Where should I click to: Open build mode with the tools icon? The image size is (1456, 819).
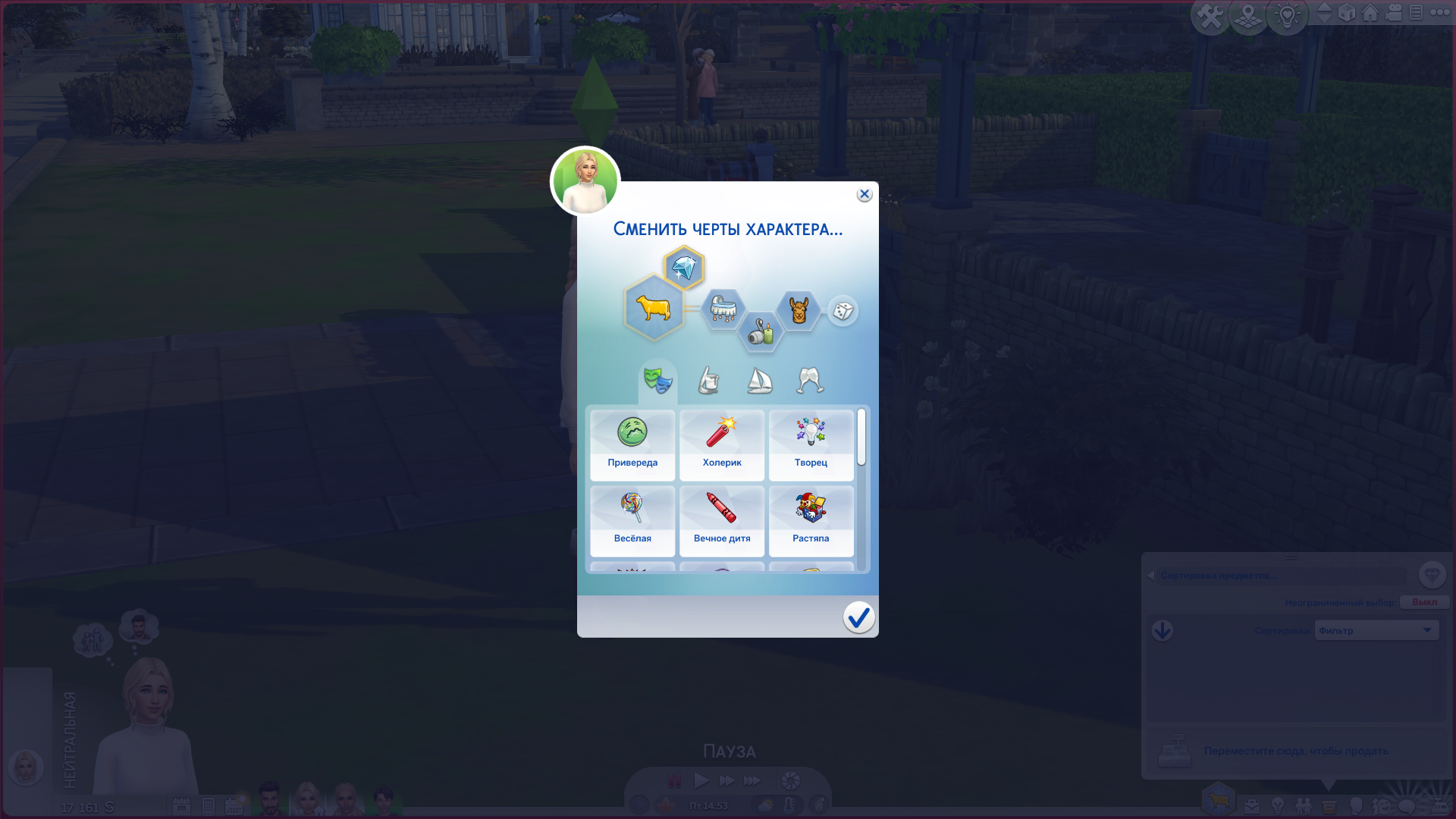click(x=1210, y=15)
